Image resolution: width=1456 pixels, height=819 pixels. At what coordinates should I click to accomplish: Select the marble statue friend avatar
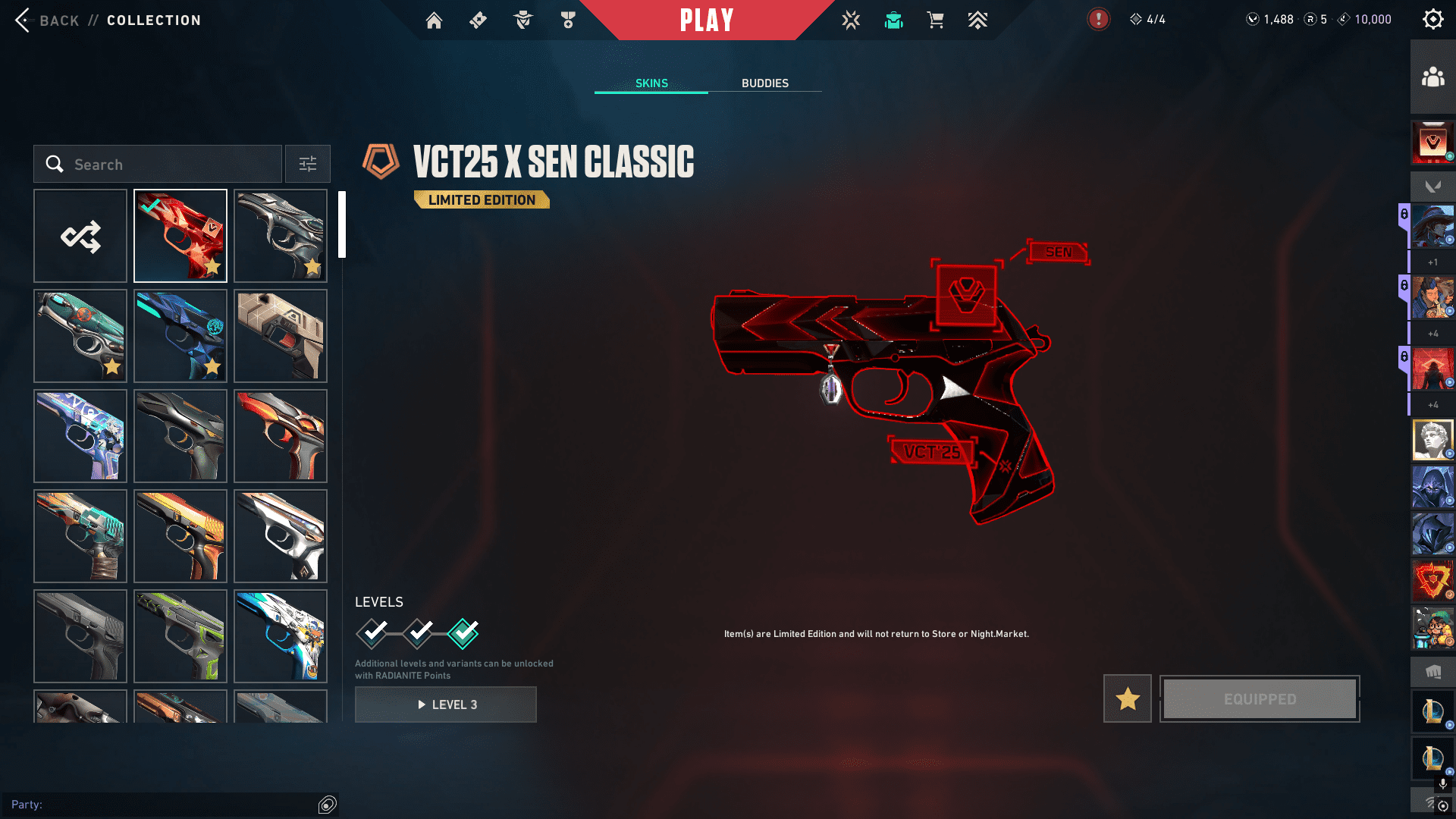1432,440
